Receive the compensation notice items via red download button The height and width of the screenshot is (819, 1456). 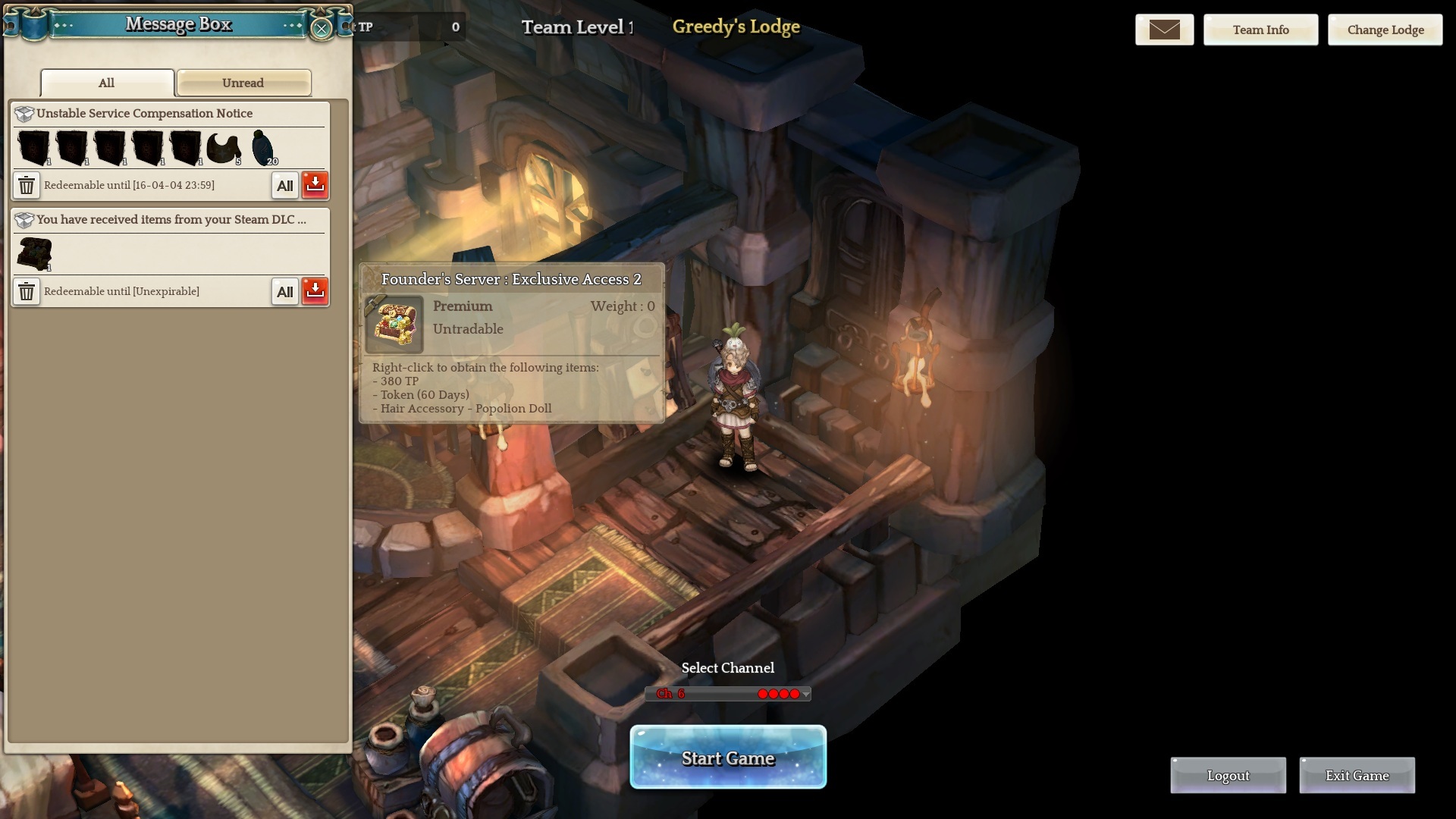click(x=315, y=185)
